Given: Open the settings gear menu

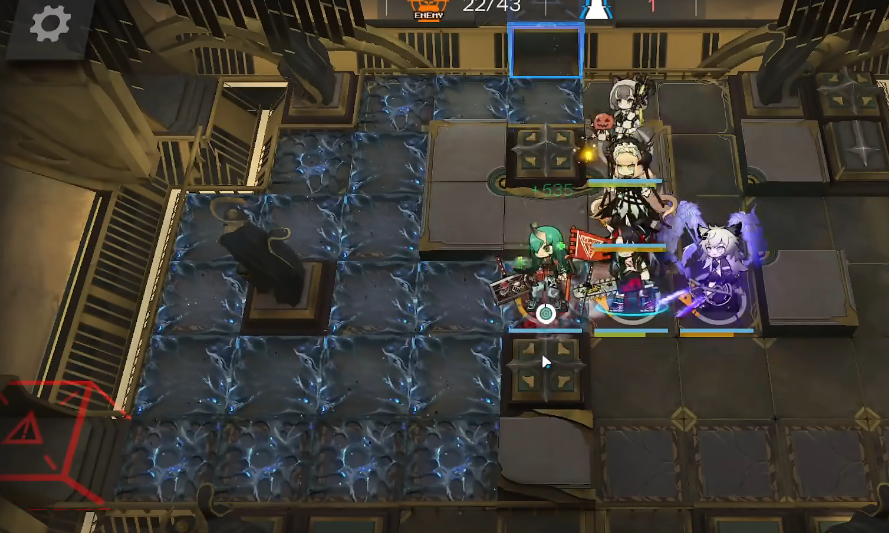Looking at the screenshot, I should click(x=50, y=23).
